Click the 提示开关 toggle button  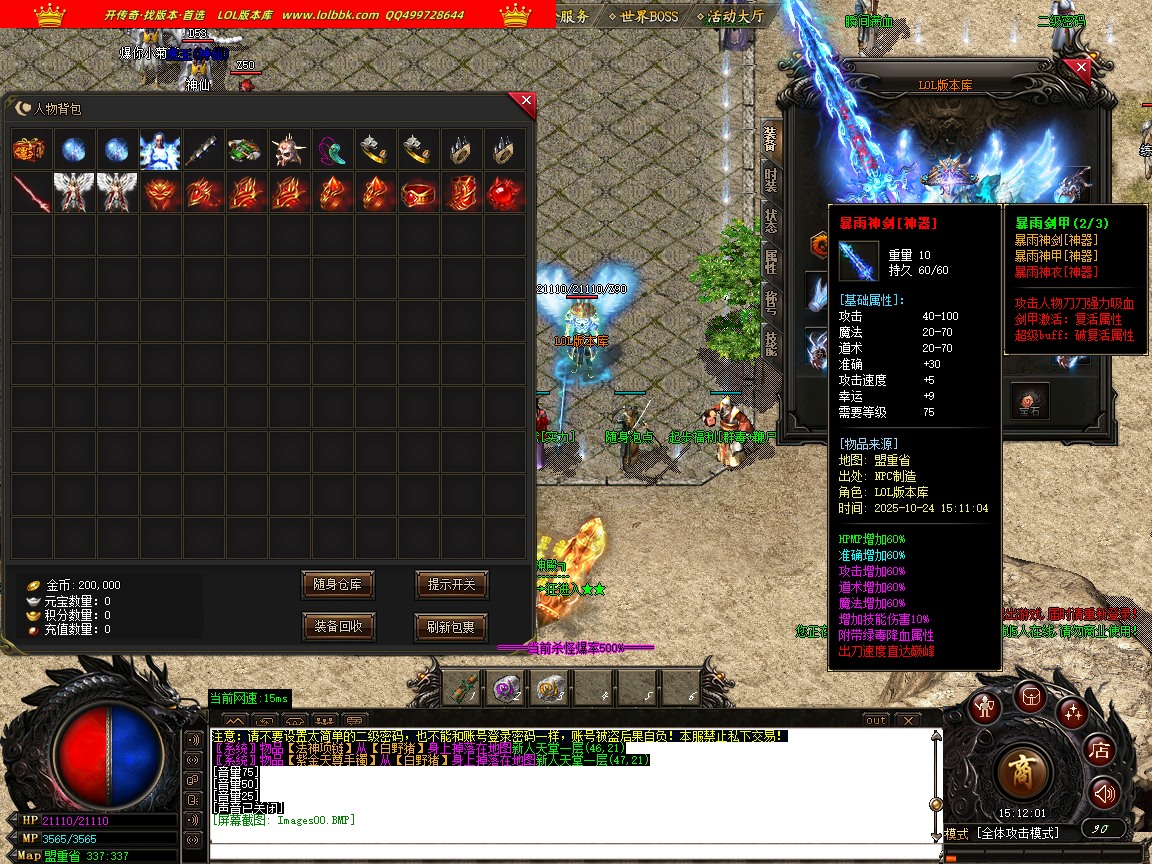[451, 584]
